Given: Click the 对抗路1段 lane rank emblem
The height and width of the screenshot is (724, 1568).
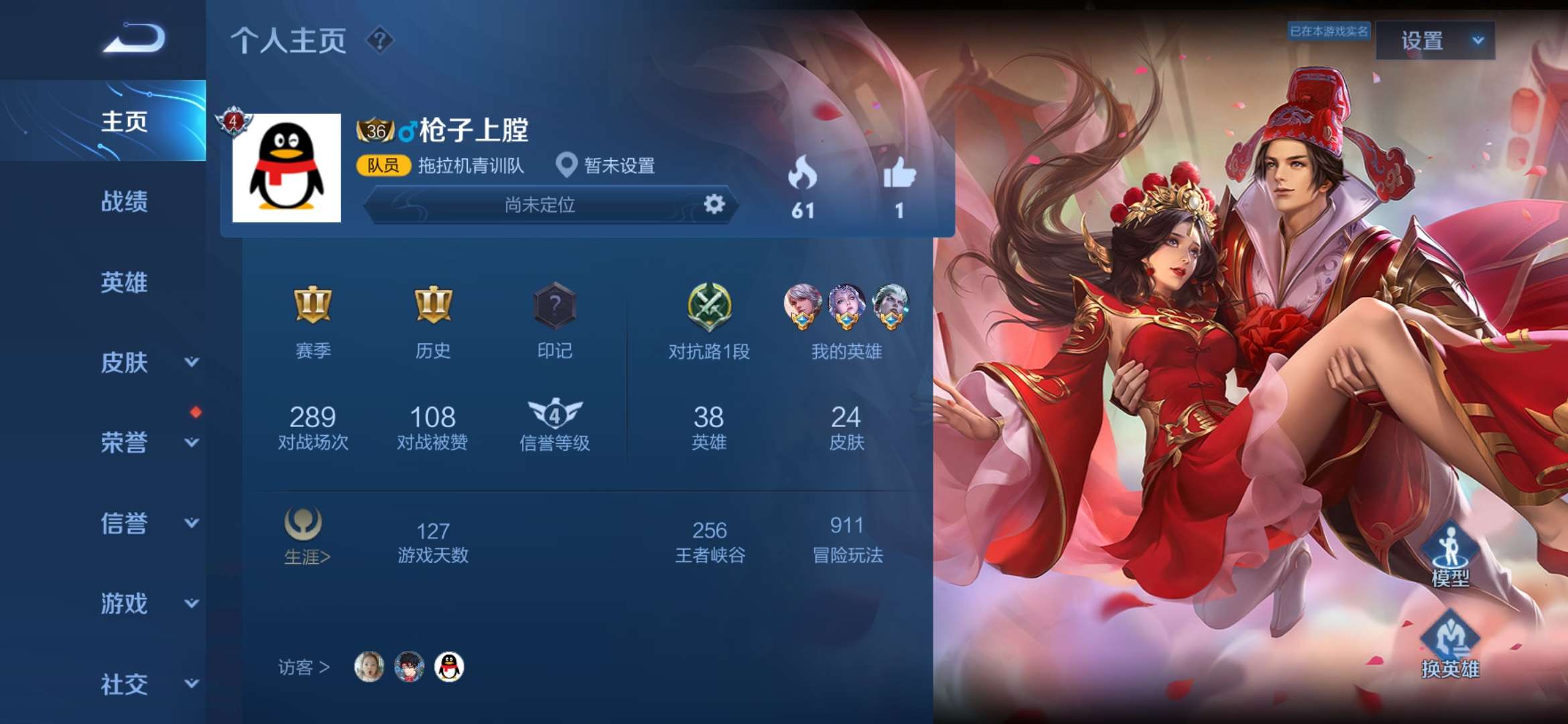Looking at the screenshot, I should point(708,307).
